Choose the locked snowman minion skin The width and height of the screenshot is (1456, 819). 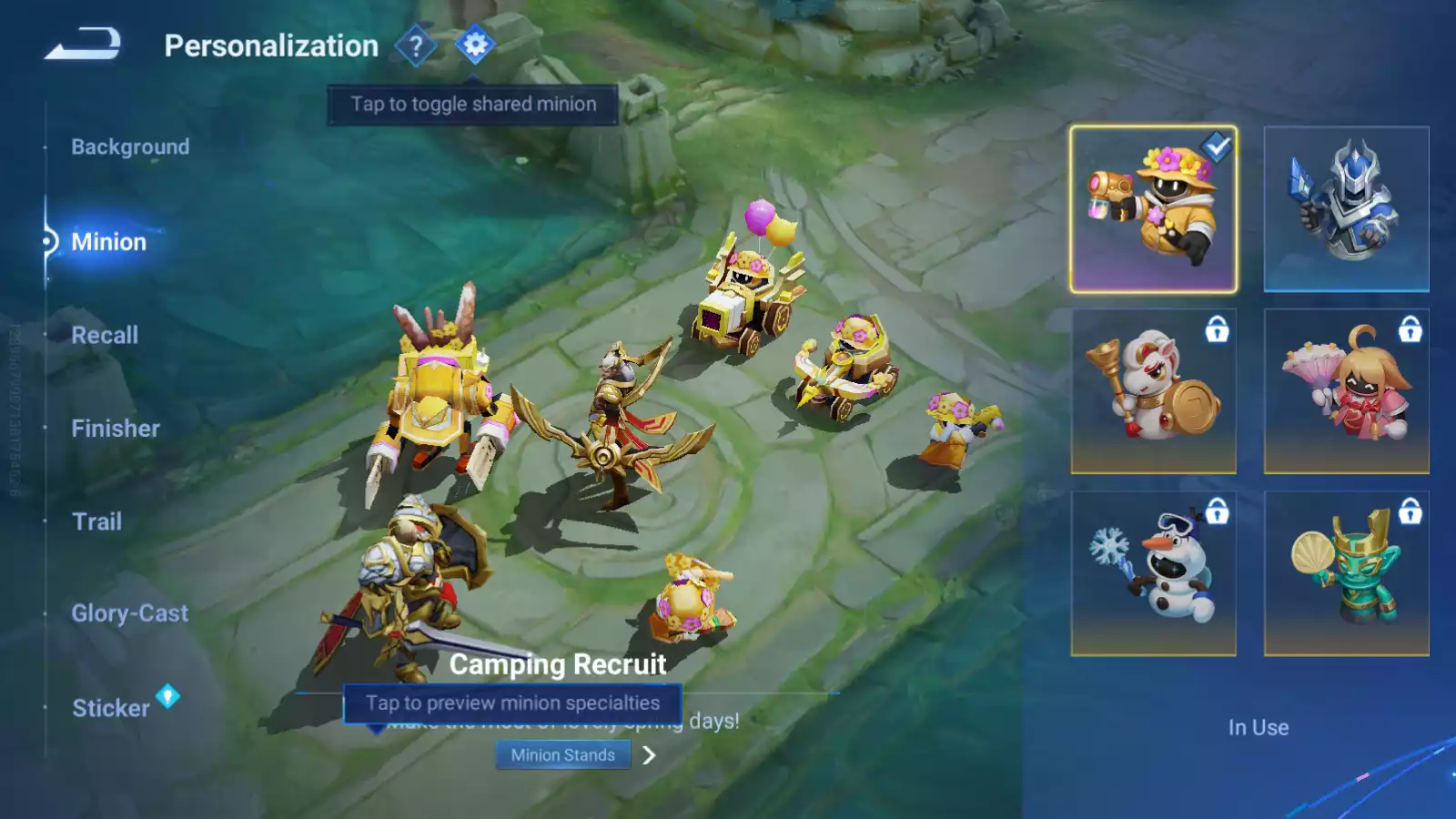1153,573
